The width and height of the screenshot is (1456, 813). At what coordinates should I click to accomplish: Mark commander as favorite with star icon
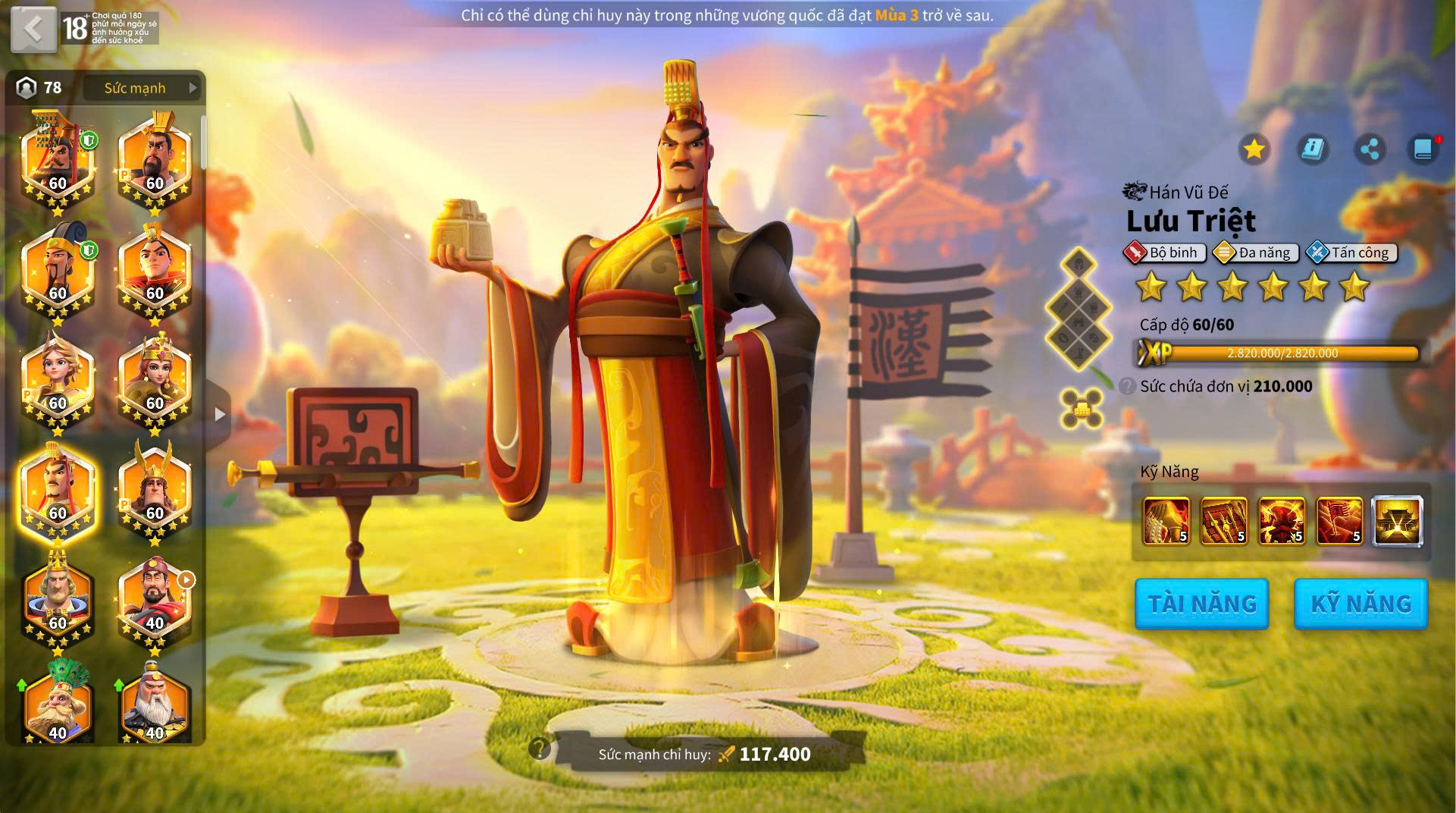click(x=1254, y=149)
